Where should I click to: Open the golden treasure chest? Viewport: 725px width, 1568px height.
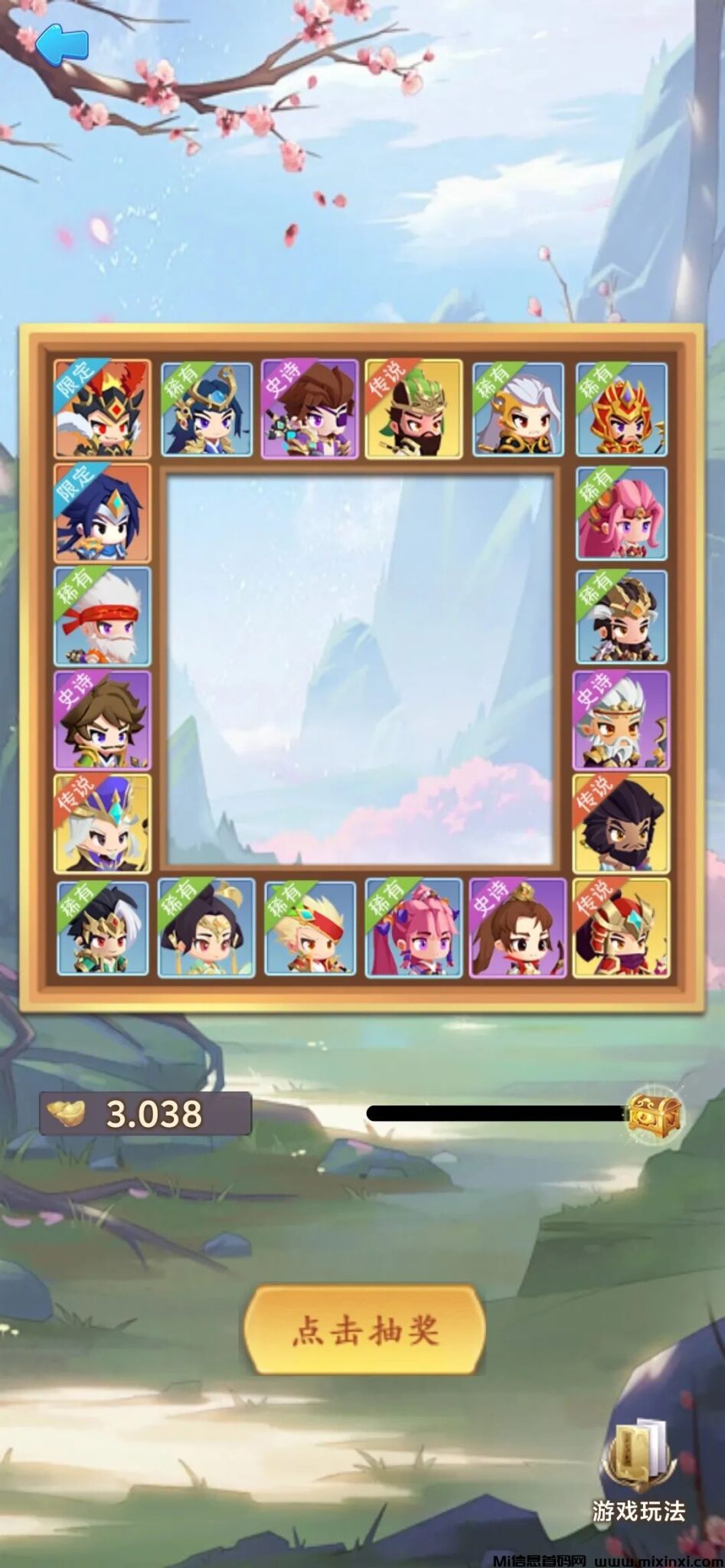(655, 1112)
